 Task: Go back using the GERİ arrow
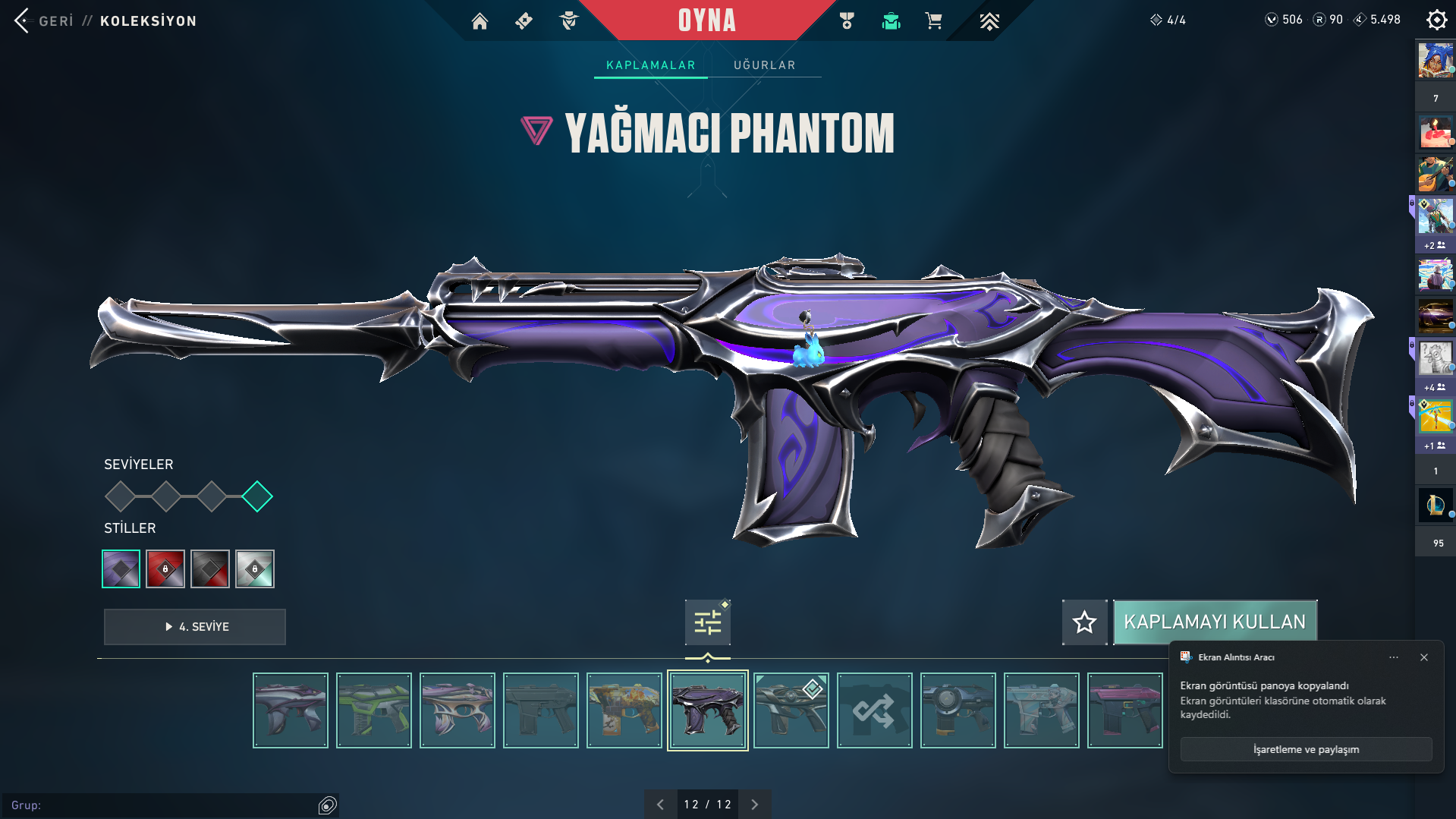(x=23, y=20)
